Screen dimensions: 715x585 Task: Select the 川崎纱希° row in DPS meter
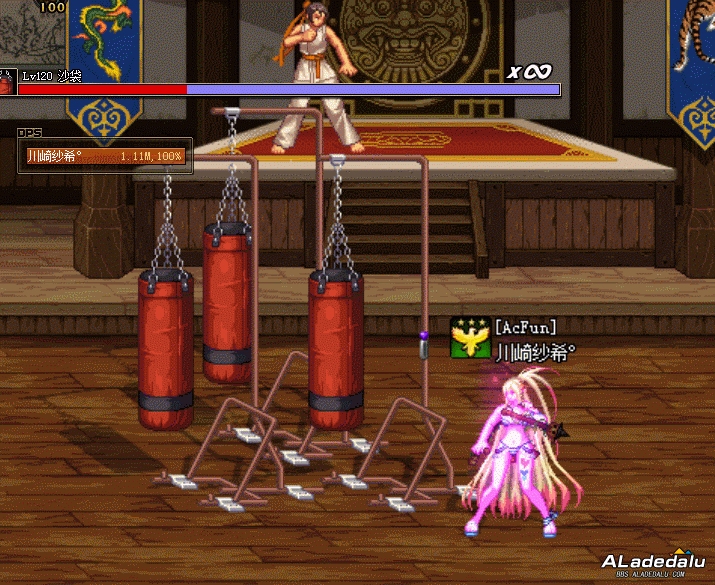point(105,156)
